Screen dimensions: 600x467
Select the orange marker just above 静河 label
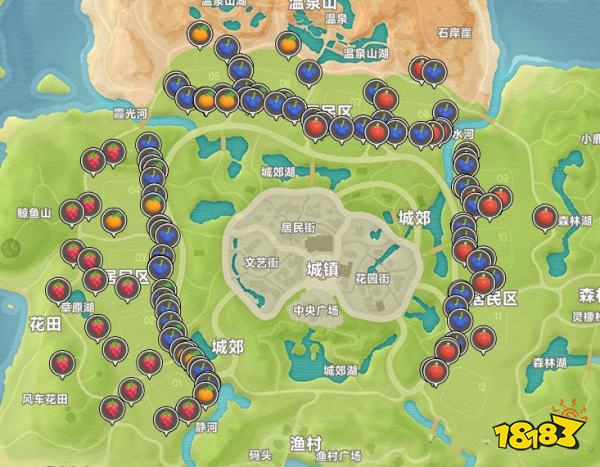coord(204,393)
